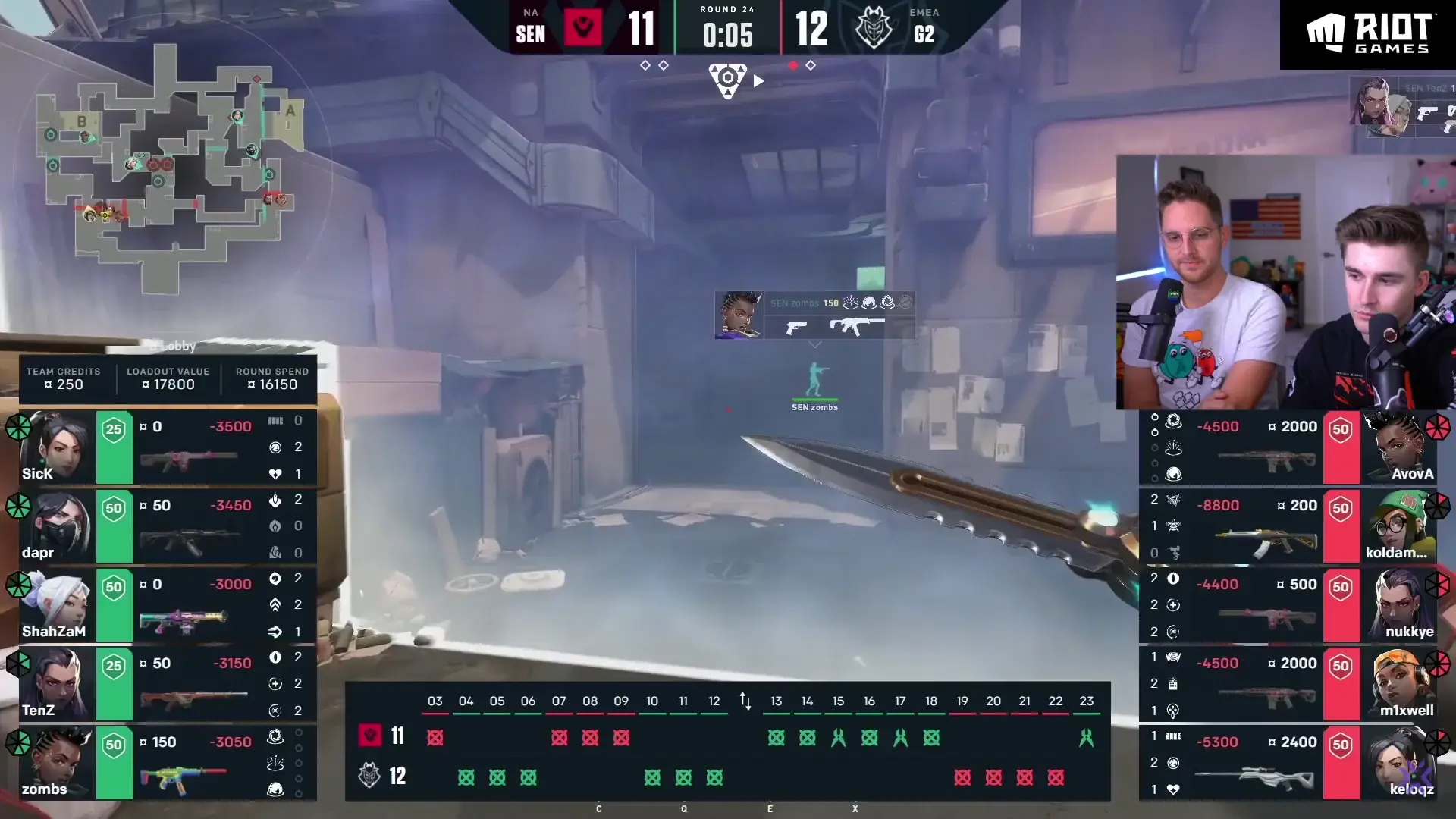Image resolution: width=1456 pixels, height=819 pixels.
Task: Select the Sentinels team logo in scoreboard
Action: [x=583, y=28]
